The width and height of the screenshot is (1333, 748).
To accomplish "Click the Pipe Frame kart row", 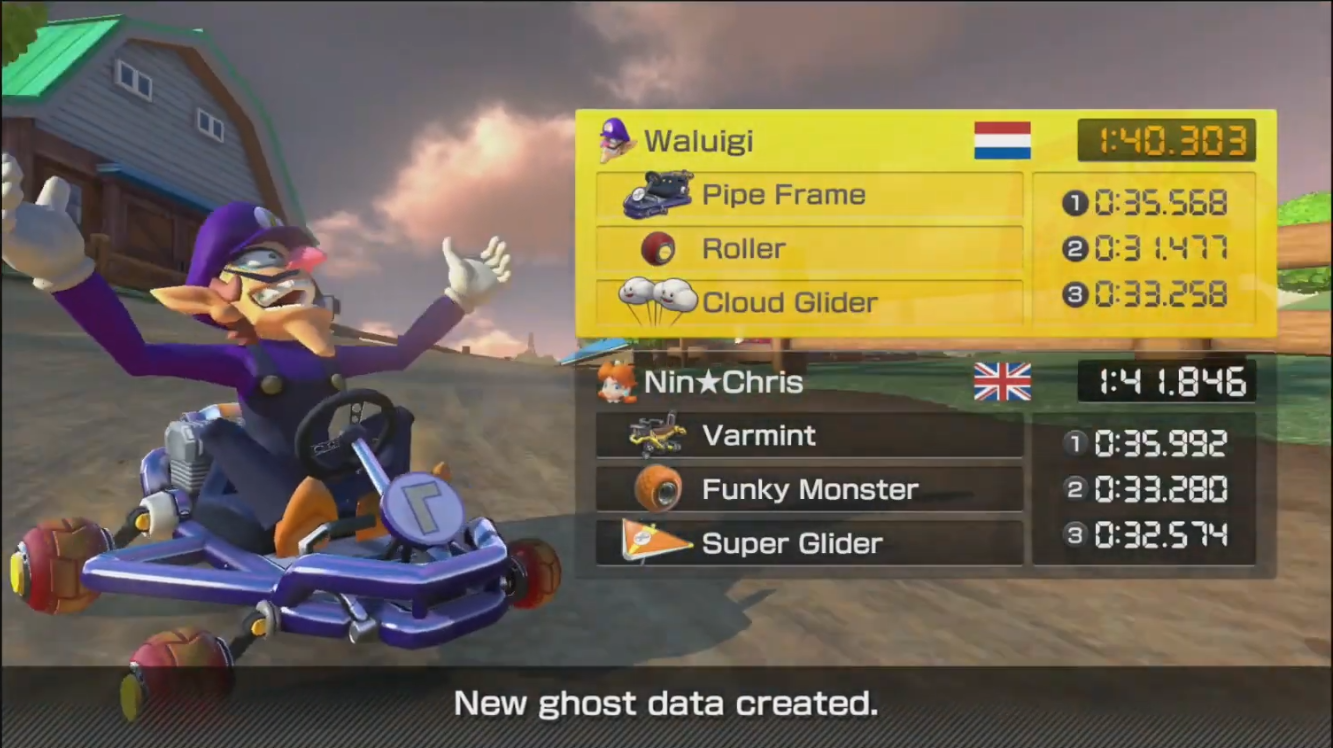I will coord(808,195).
